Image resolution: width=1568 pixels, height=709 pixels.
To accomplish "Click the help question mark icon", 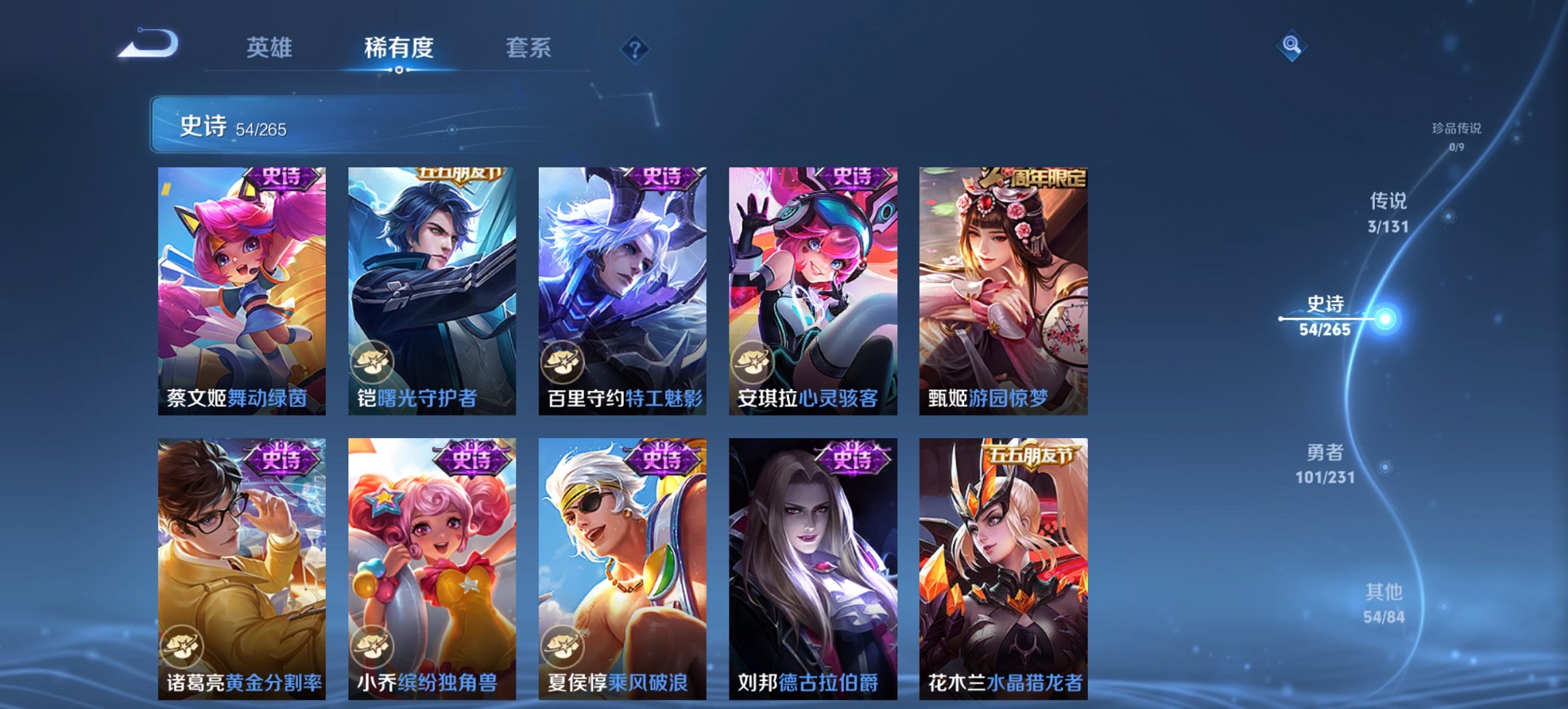I will pyautogui.click(x=634, y=48).
